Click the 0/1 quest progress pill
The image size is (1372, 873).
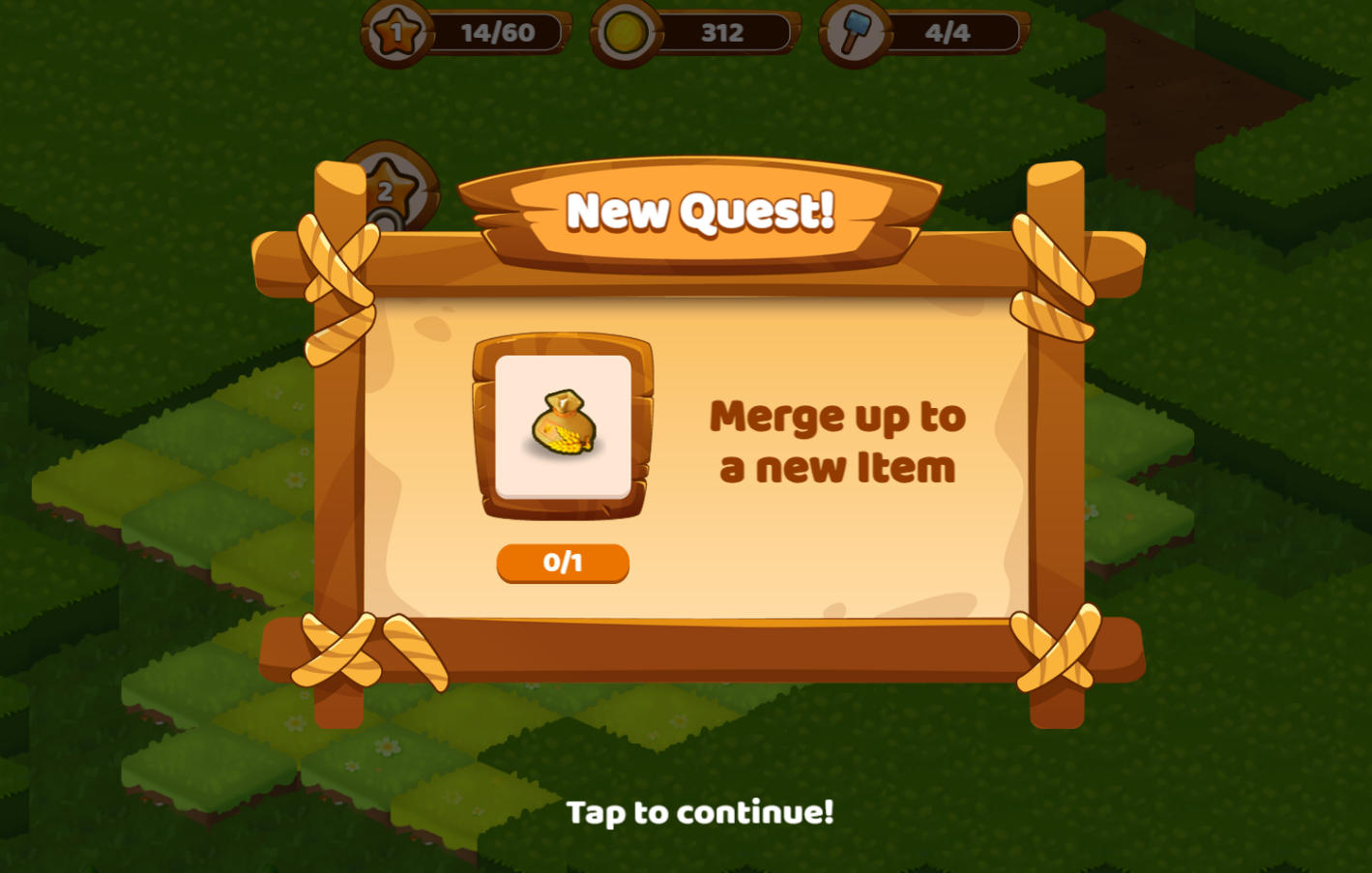[x=564, y=563]
